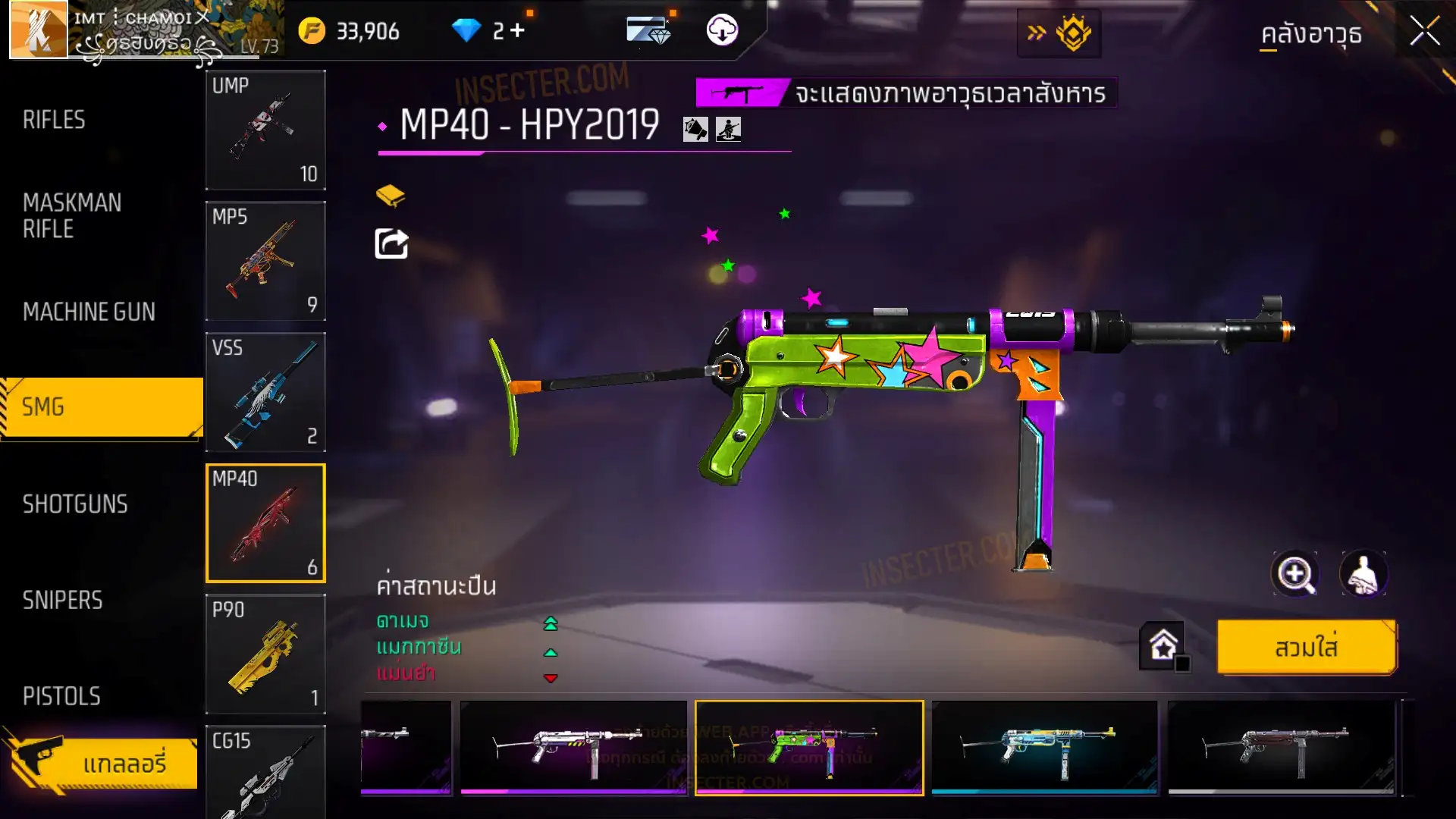Viewport: 1456px width, 819px height.
Task: Select the blue and gold MP40 skin
Action: pos(1044,748)
